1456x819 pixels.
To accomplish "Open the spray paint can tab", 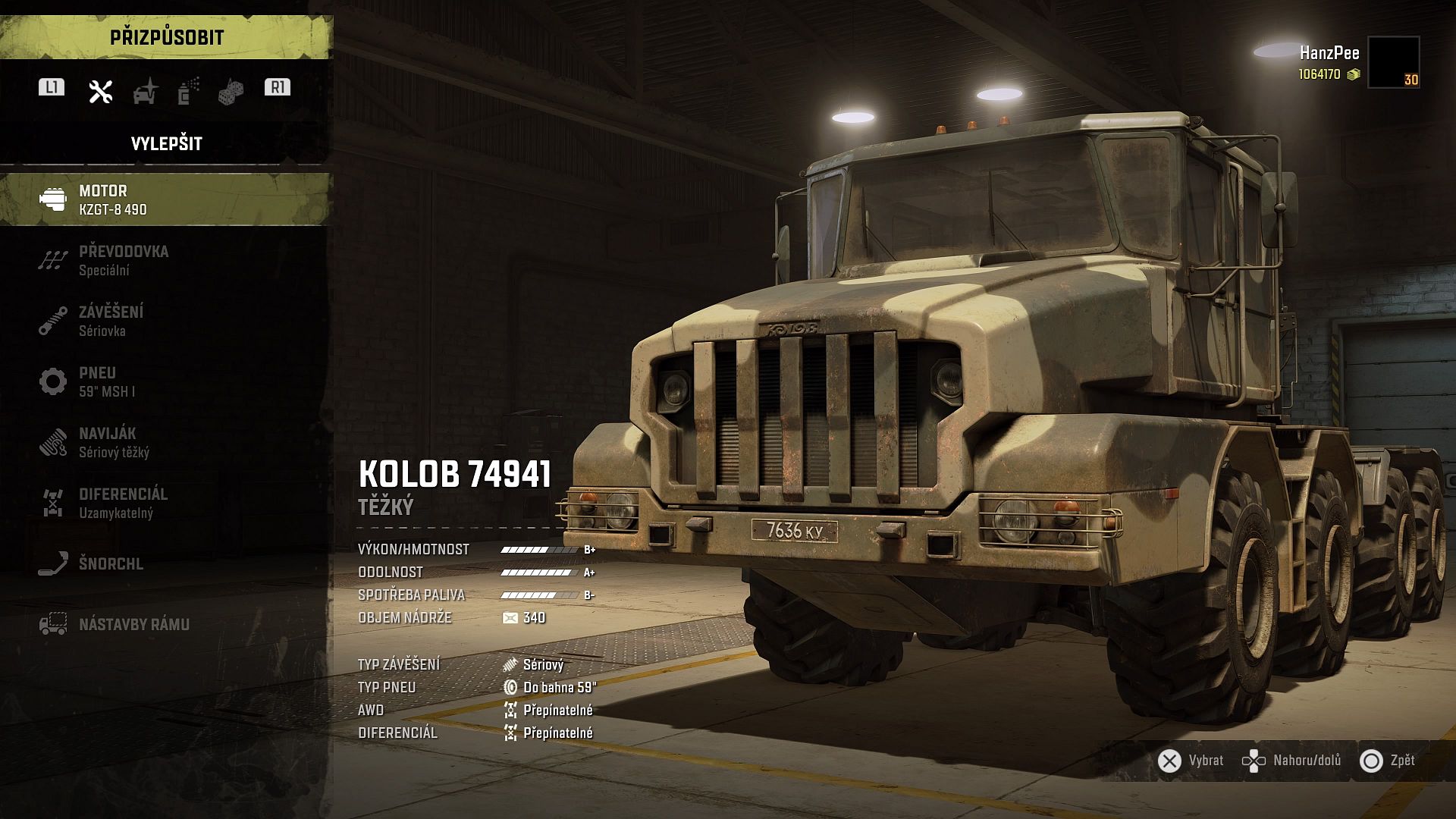I will (x=188, y=92).
